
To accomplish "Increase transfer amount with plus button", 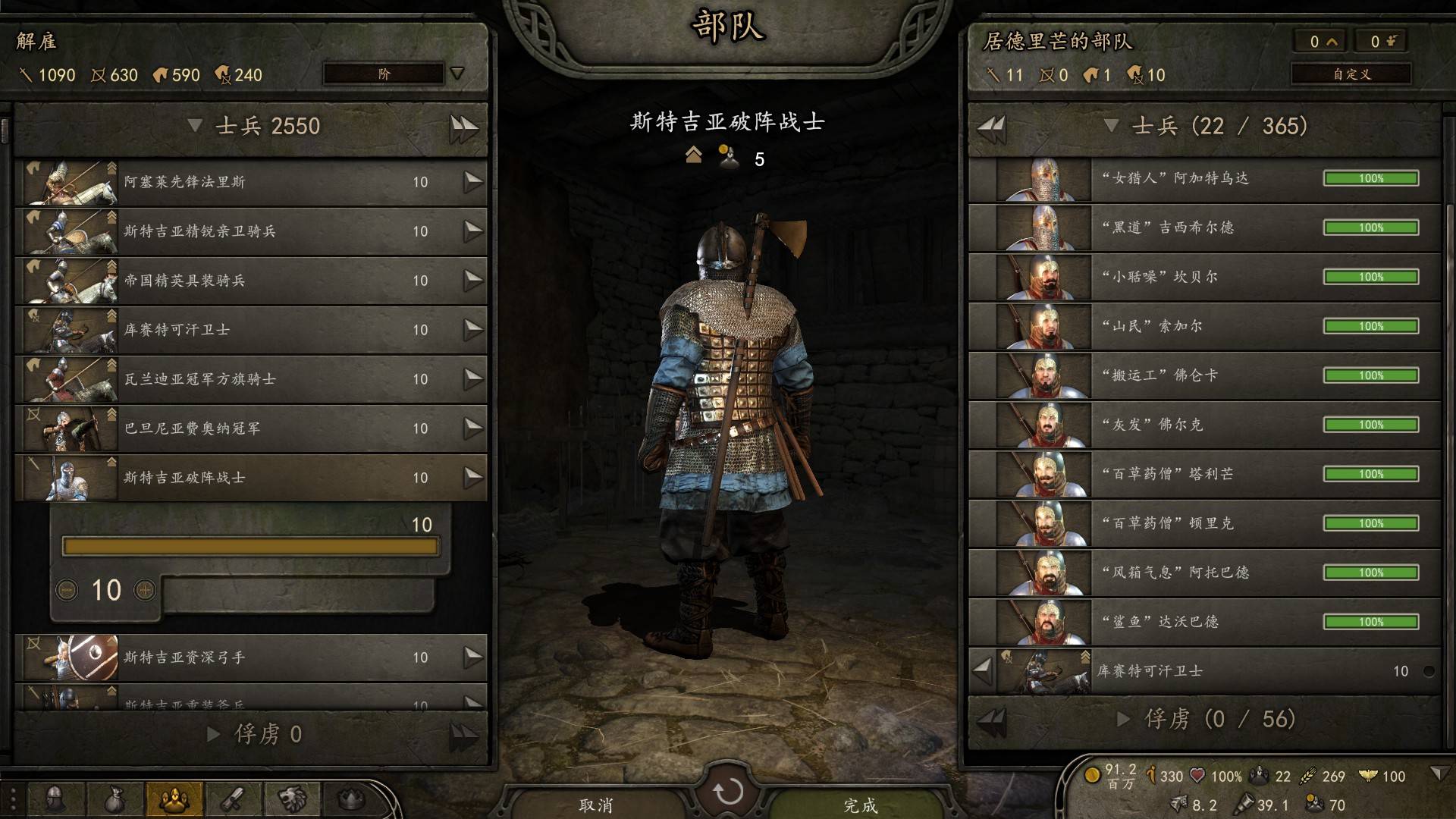I will (x=144, y=590).
